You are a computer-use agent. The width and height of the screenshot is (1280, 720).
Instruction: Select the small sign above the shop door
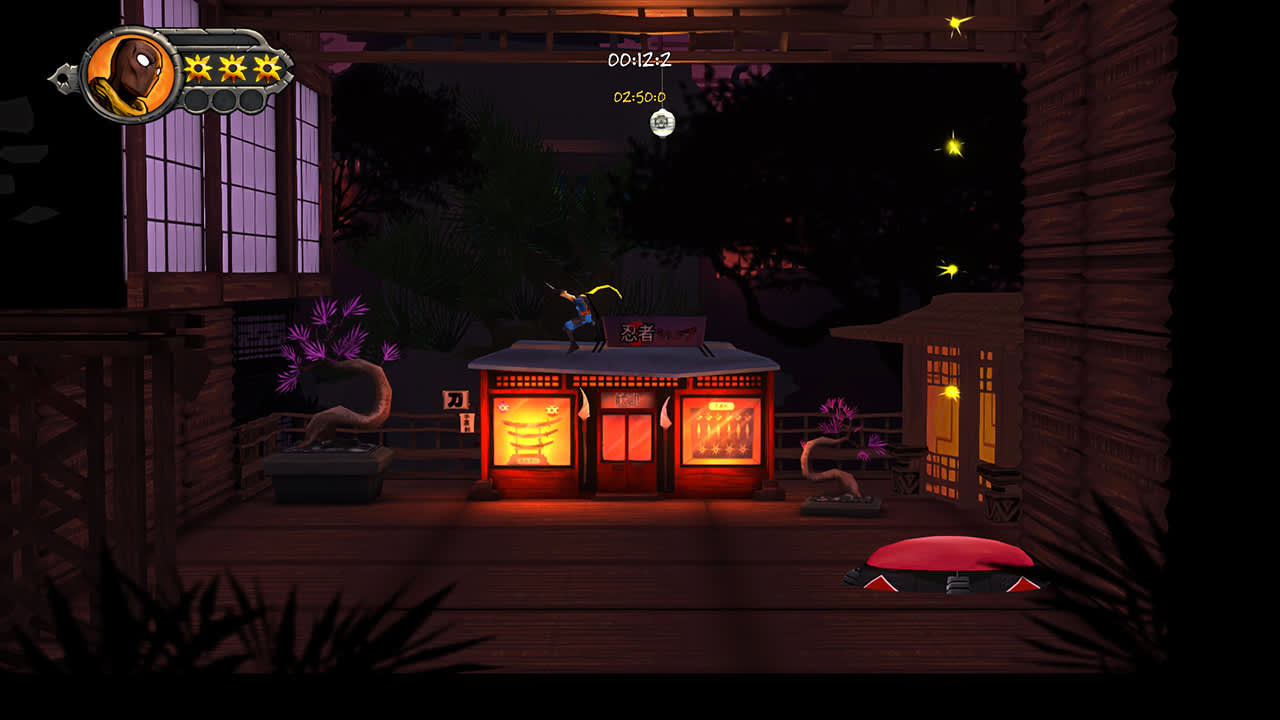[627, 401]
